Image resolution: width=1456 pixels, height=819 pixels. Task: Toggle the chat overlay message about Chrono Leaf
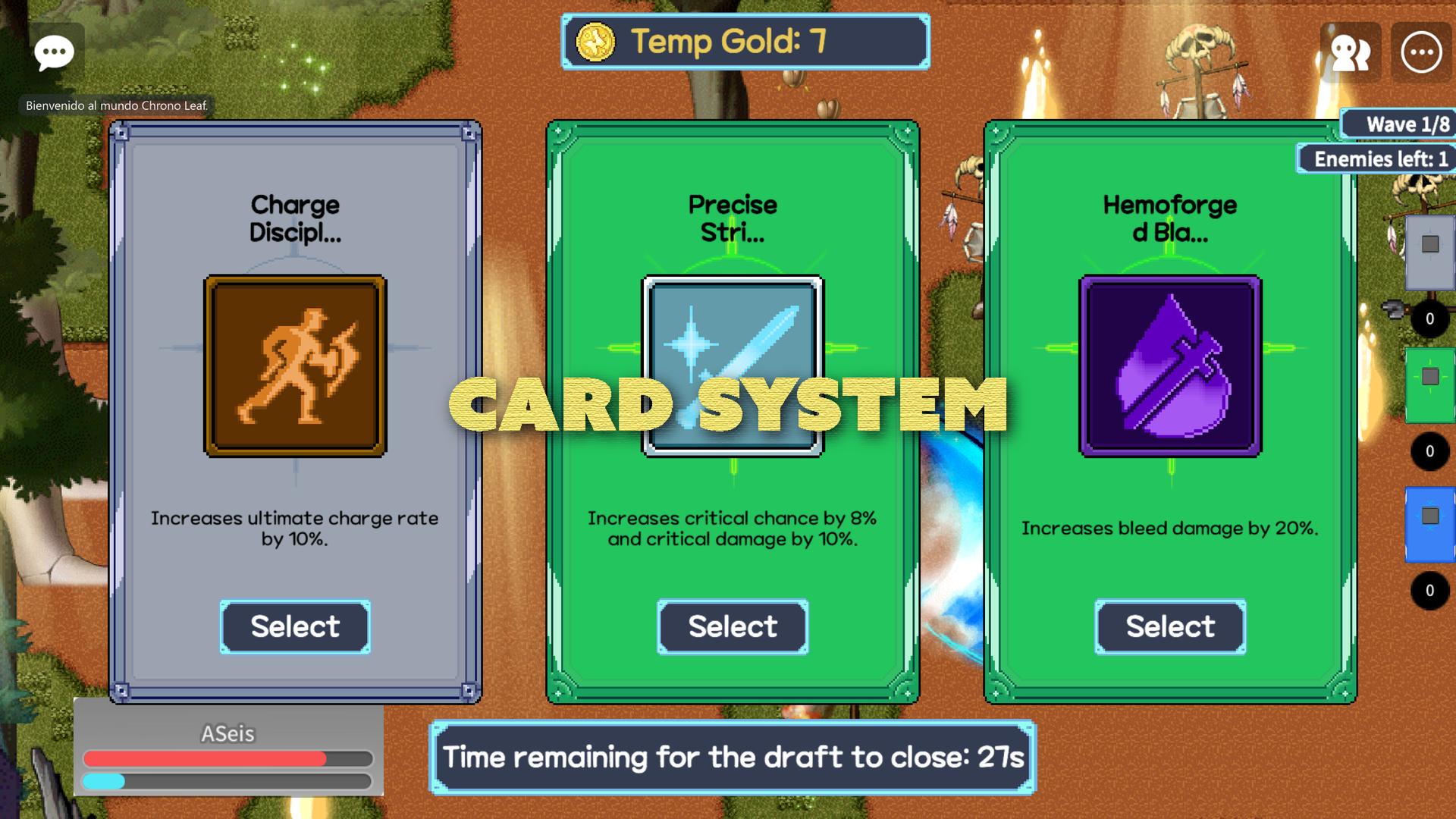pyautogui.click(x=118, y=106)
